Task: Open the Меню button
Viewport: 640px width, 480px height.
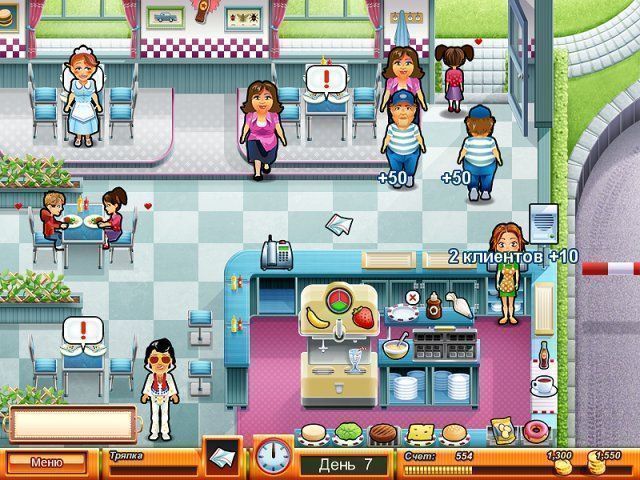Action: click(x=46, y=462)
